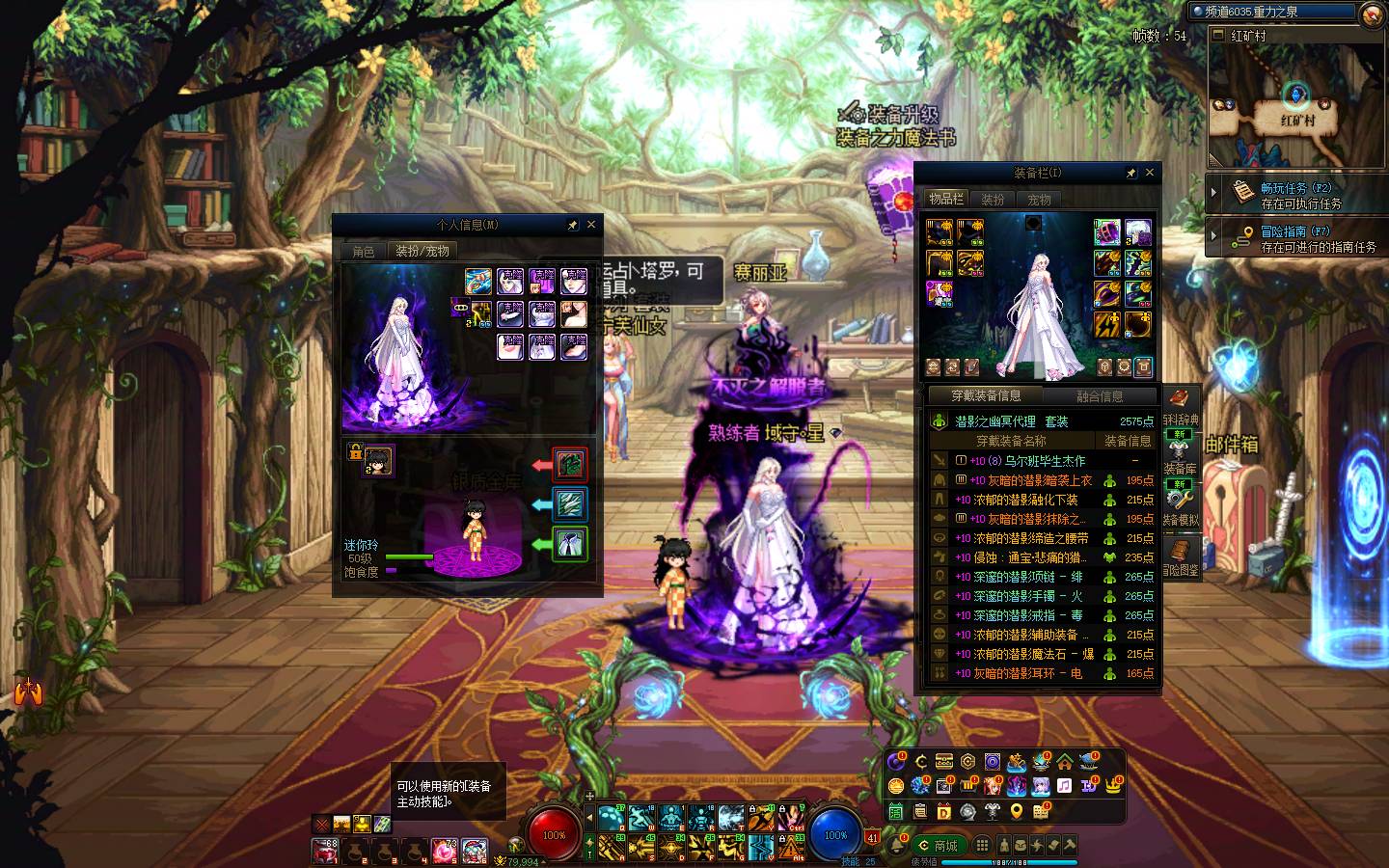Open the 百科辞典 encyclopedia side button
Viewport: 1389px width, 868px height.
[x=1180, y=407]
